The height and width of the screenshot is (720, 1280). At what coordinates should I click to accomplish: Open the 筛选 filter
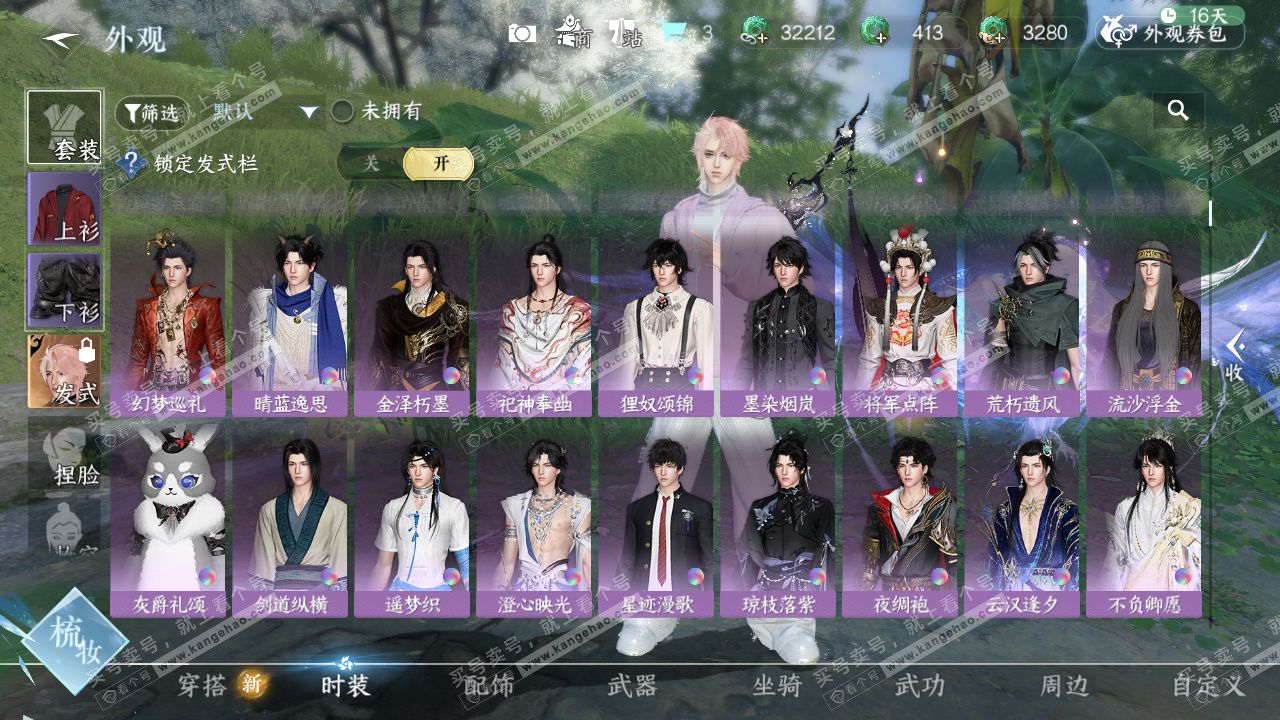click(152, 113)
